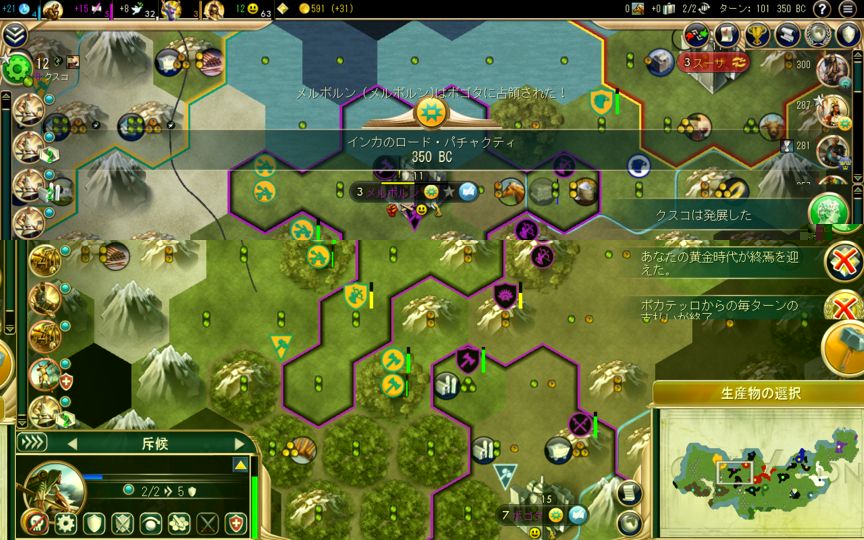Select the next unit arrow beside 斥候
The width and height of the screenshot is (864, 540).
tap(239, 443)
